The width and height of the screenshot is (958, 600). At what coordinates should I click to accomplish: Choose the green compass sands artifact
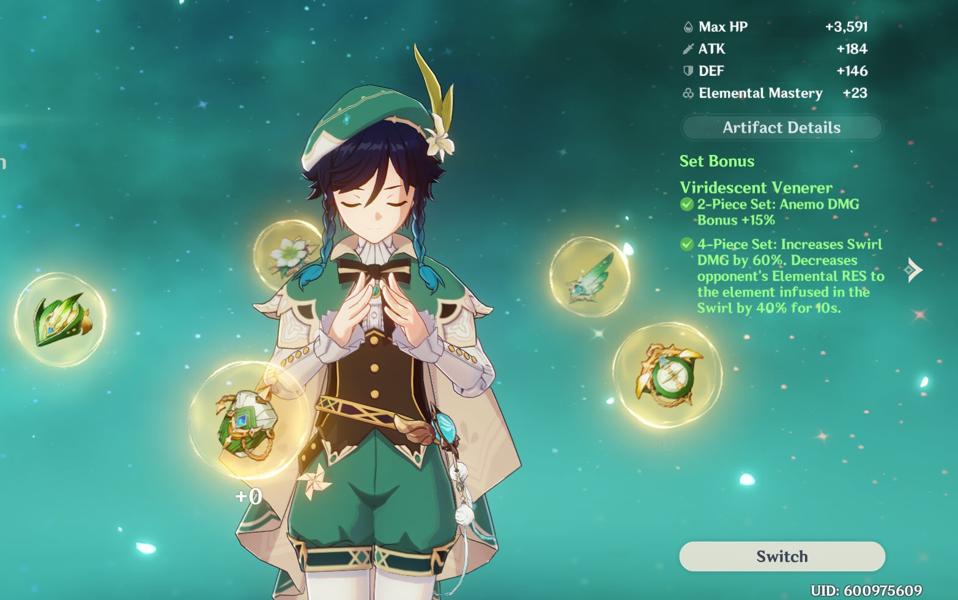click(x=666, y=375)
